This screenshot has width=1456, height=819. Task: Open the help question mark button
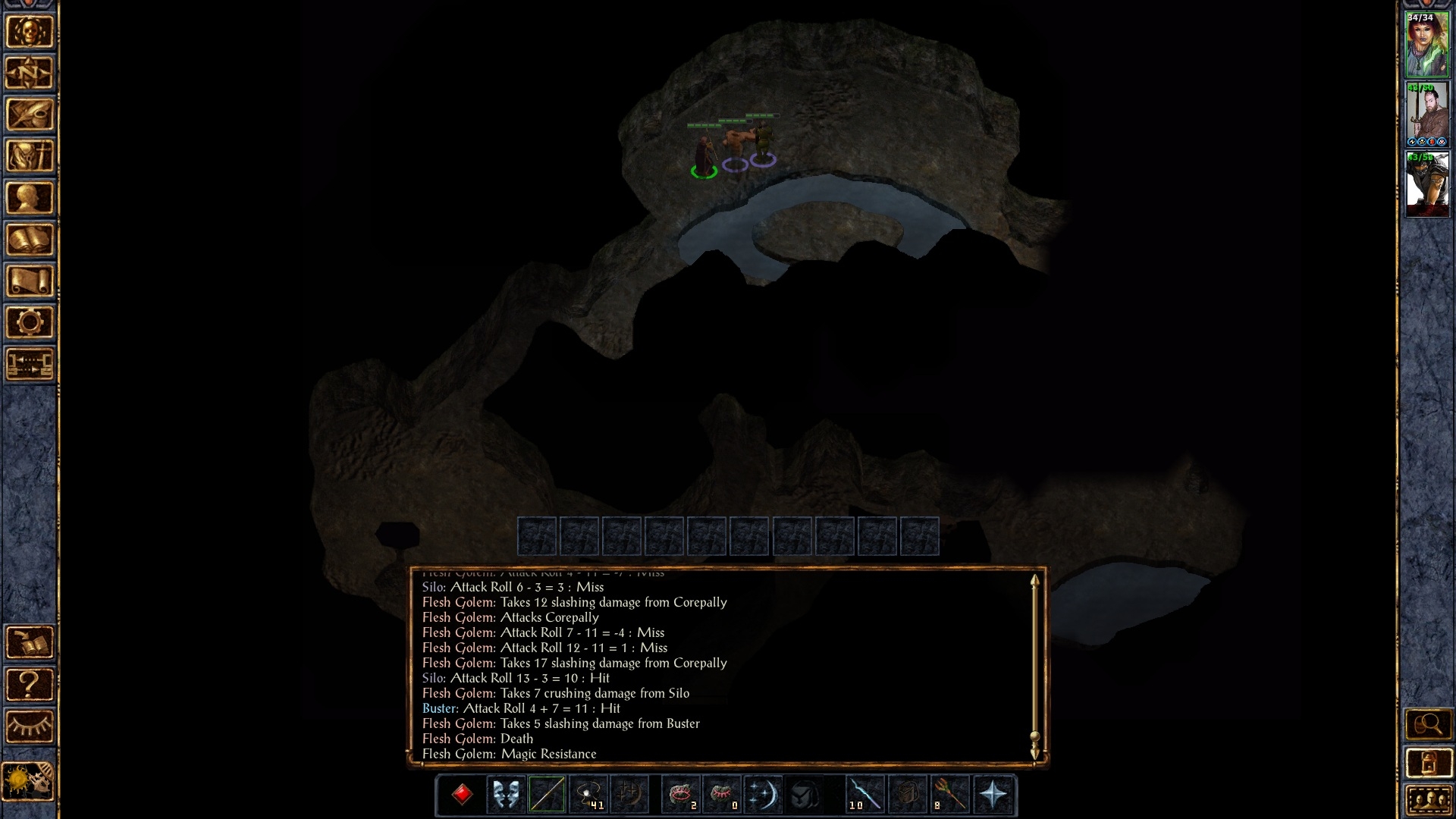pyautogui.click(x=30, y=685)
